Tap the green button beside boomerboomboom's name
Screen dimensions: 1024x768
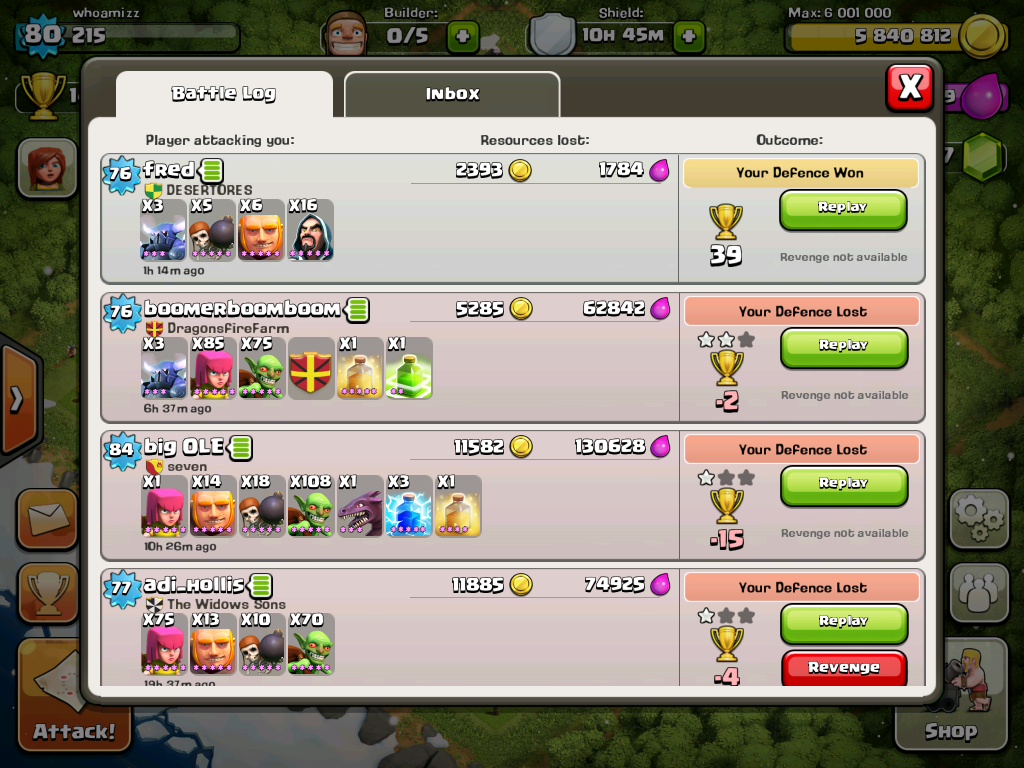(x=357, y=310)
